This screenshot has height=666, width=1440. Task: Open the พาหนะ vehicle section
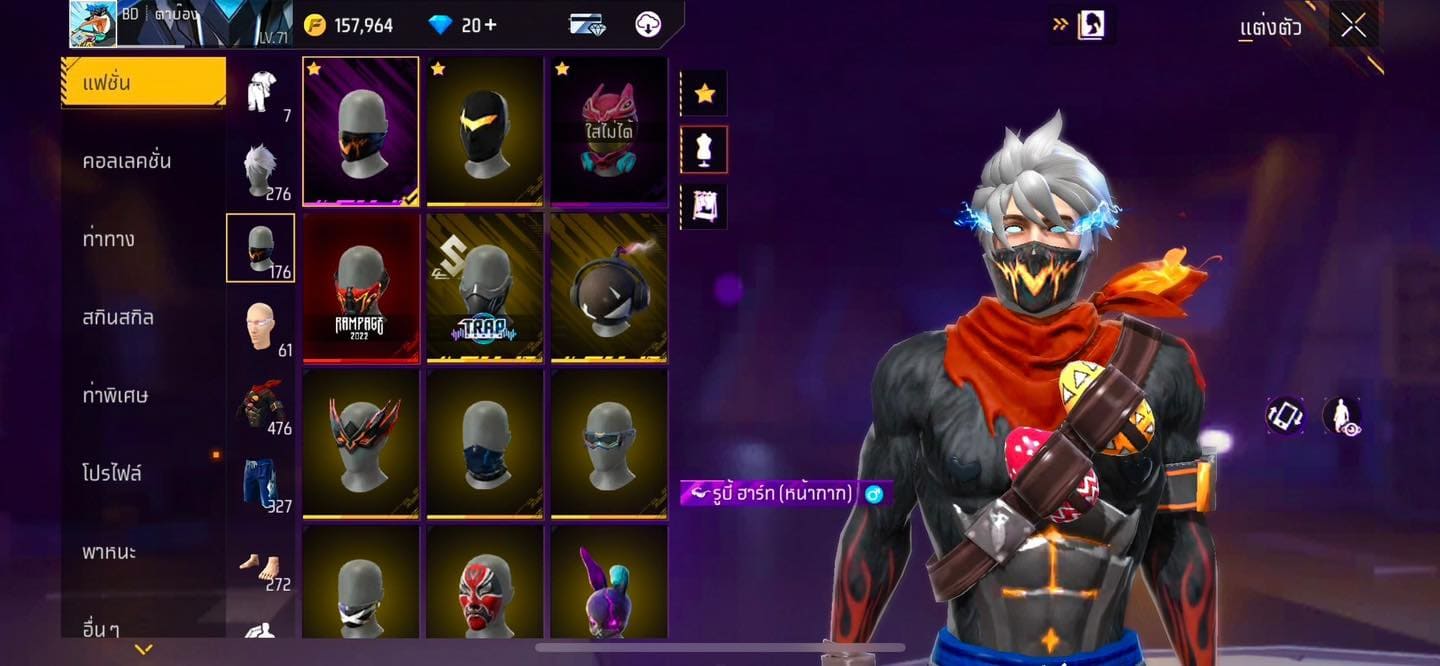(x=109, y=551)
